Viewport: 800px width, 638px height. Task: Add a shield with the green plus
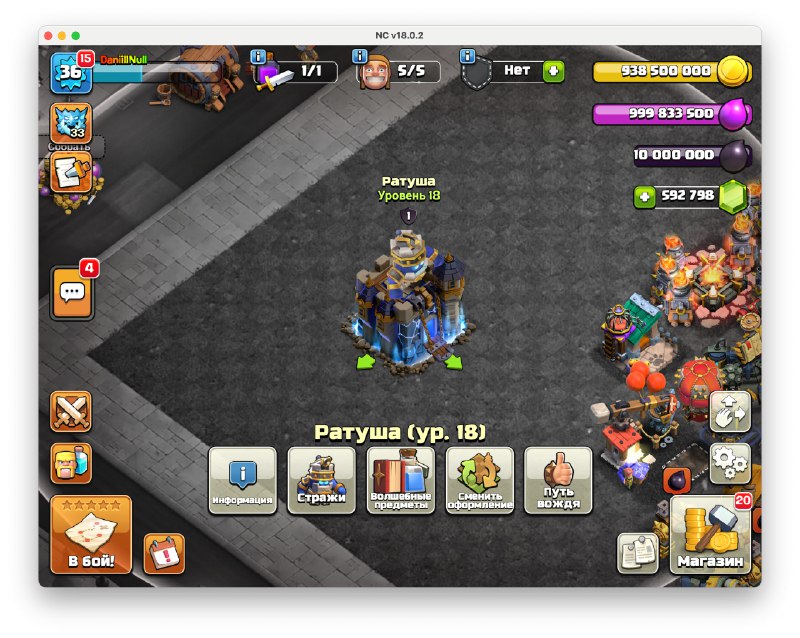553,71
